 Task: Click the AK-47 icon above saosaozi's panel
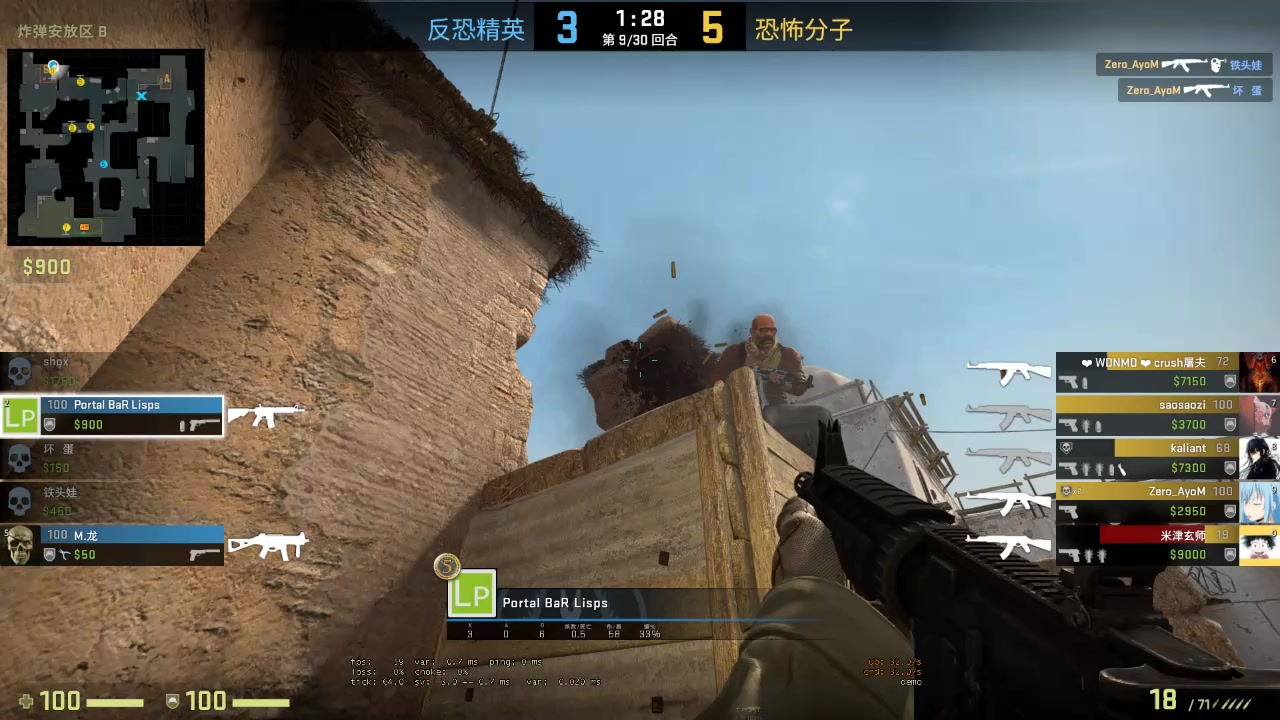pyautogui.click(x=1009, y=415)
